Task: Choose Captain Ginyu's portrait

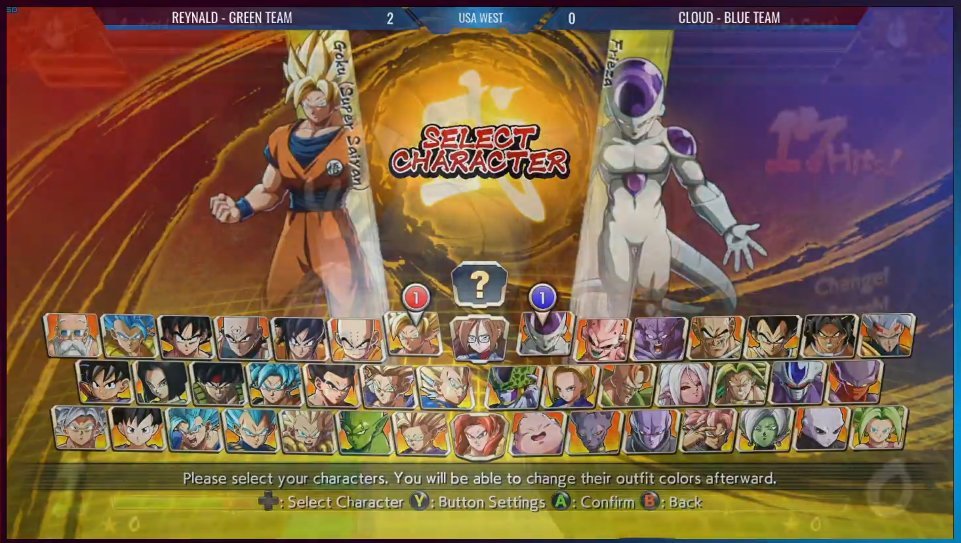Action: click(659, 338)
